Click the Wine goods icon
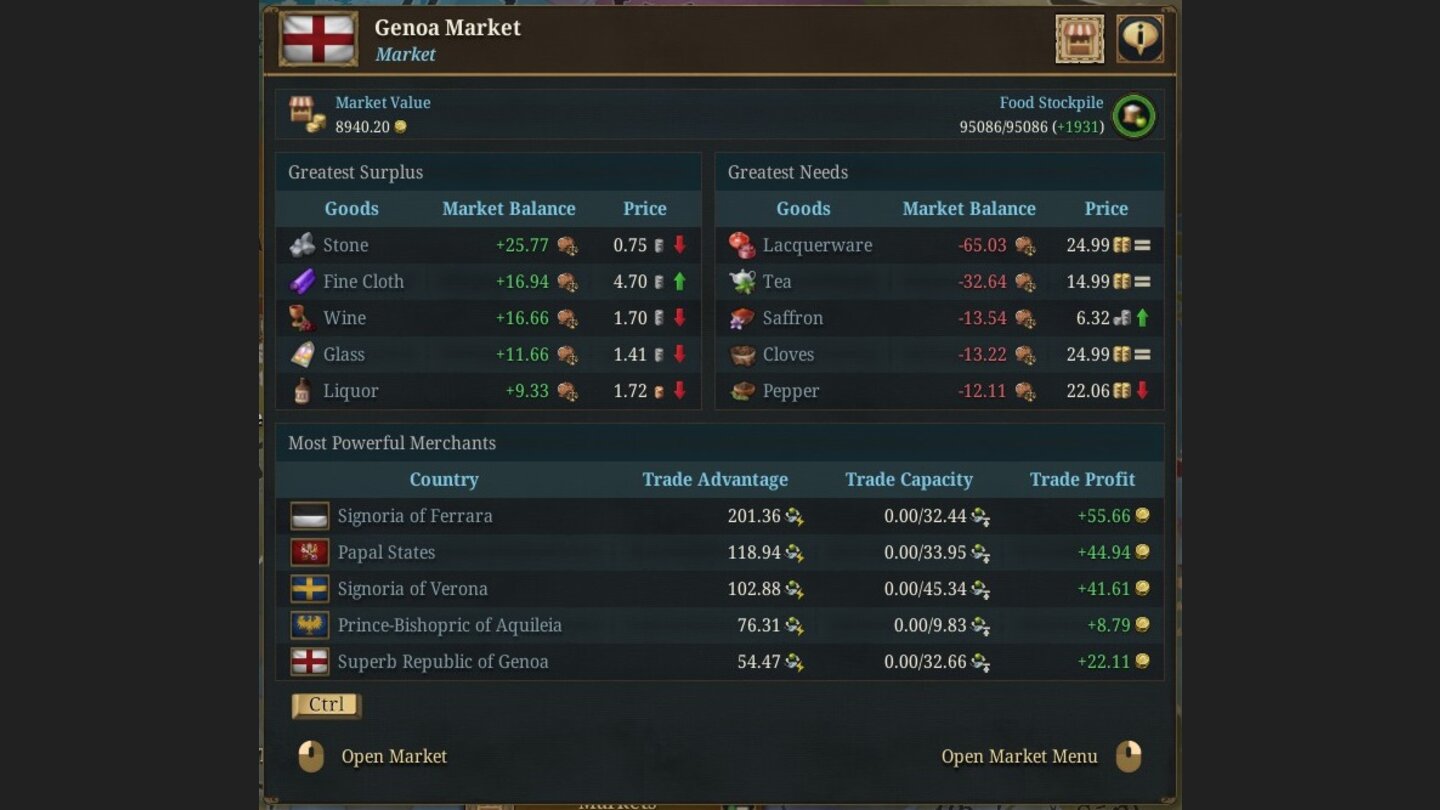 click(x=303, y=318)
